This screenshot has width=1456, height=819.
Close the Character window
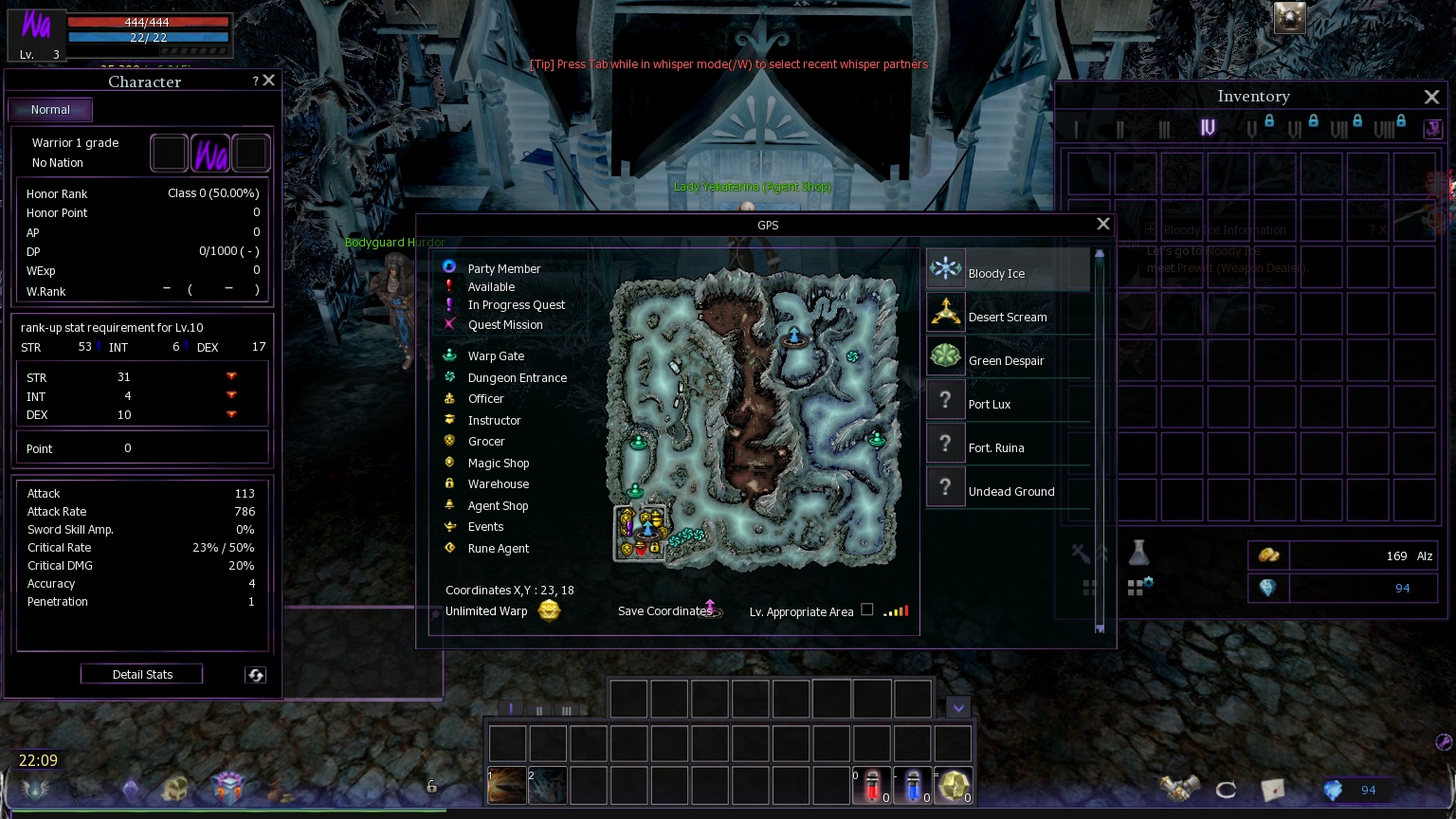coord(269,81)
